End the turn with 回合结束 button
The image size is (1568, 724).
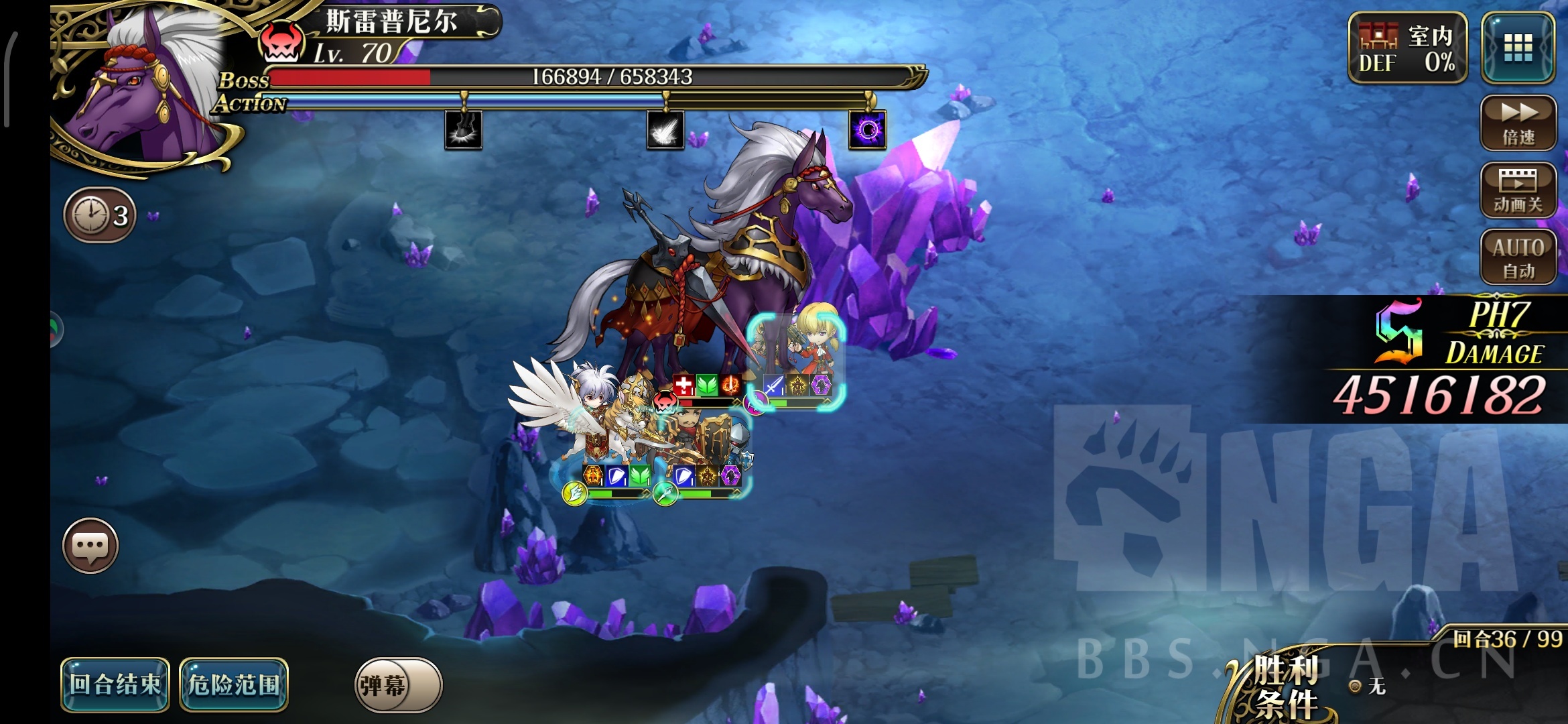tap(115, 684)
